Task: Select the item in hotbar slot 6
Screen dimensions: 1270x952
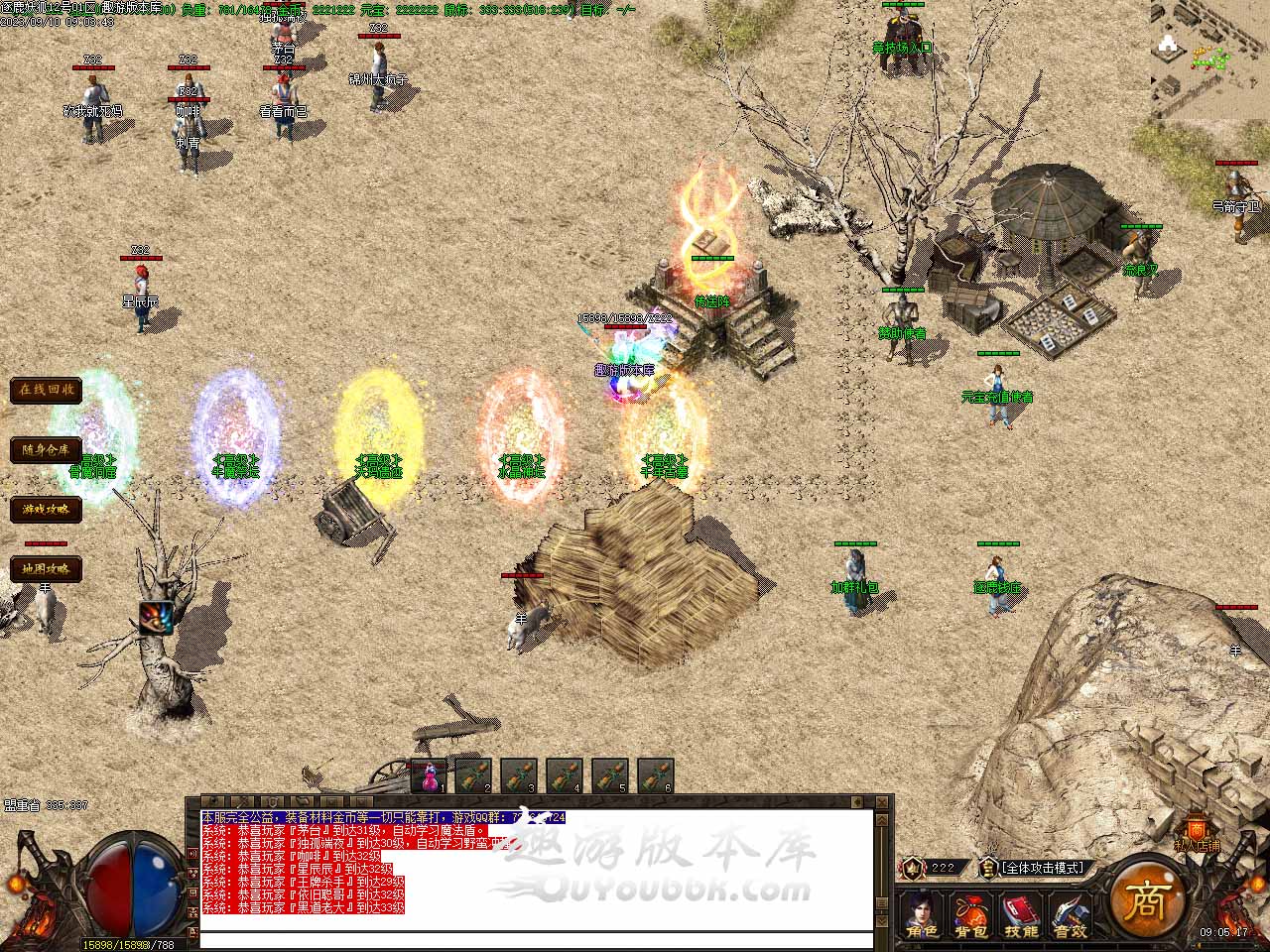Action: point(656,775)
